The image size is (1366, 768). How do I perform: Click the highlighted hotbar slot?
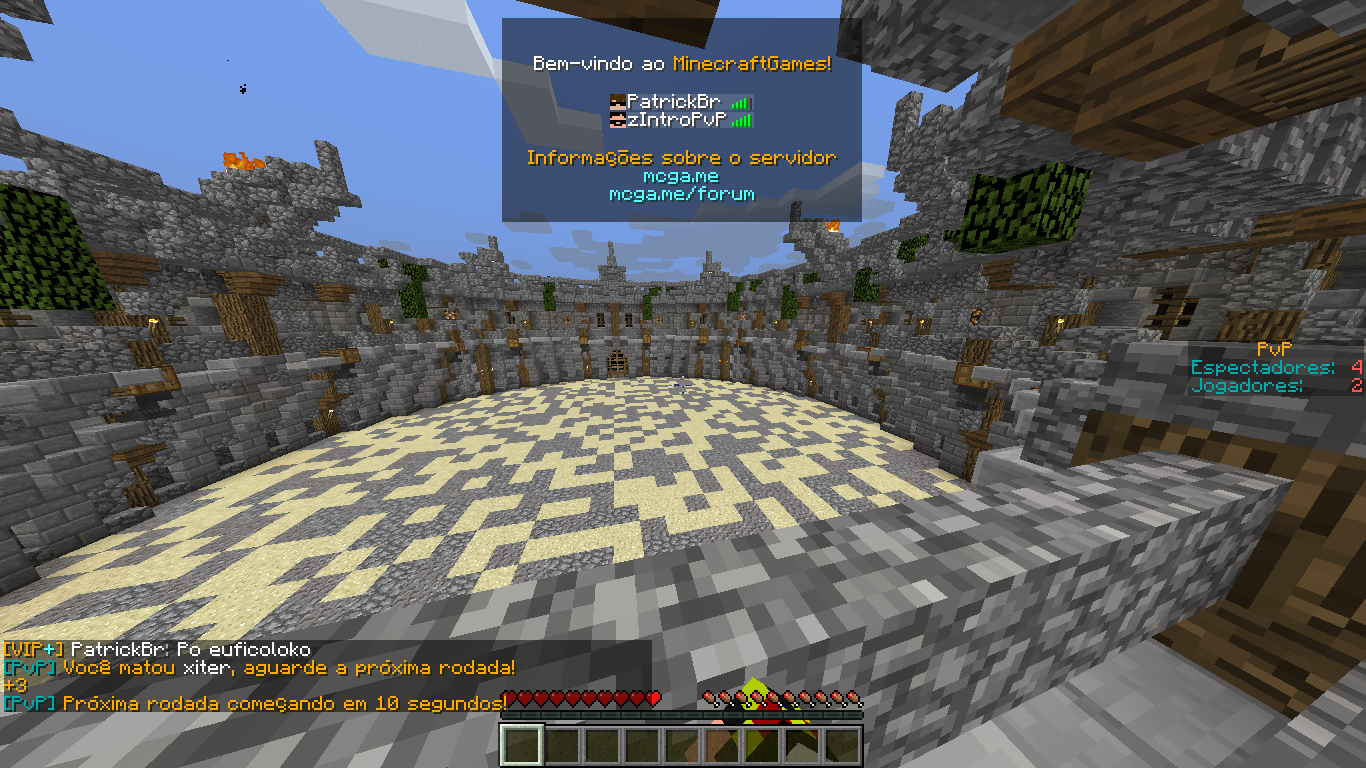[x=522, y=745]
